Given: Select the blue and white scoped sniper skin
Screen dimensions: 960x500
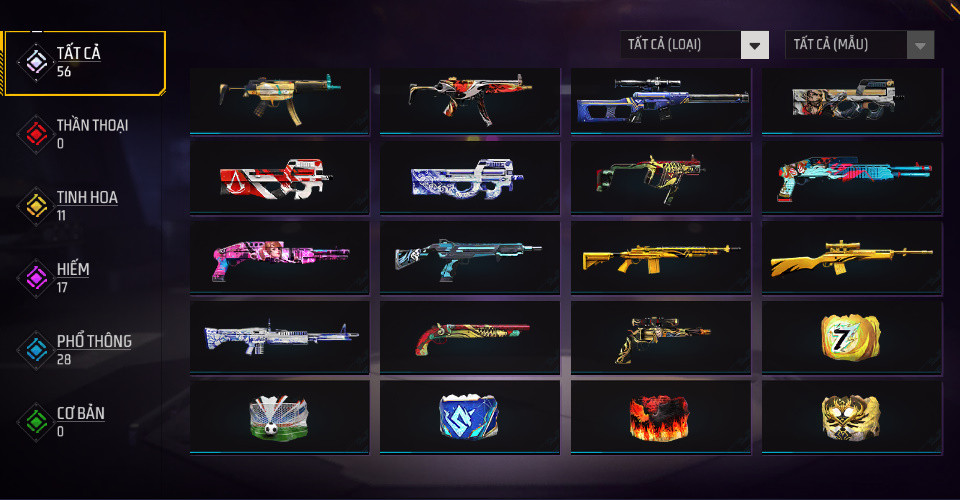Looking at the screenshot, I should 658,99.
